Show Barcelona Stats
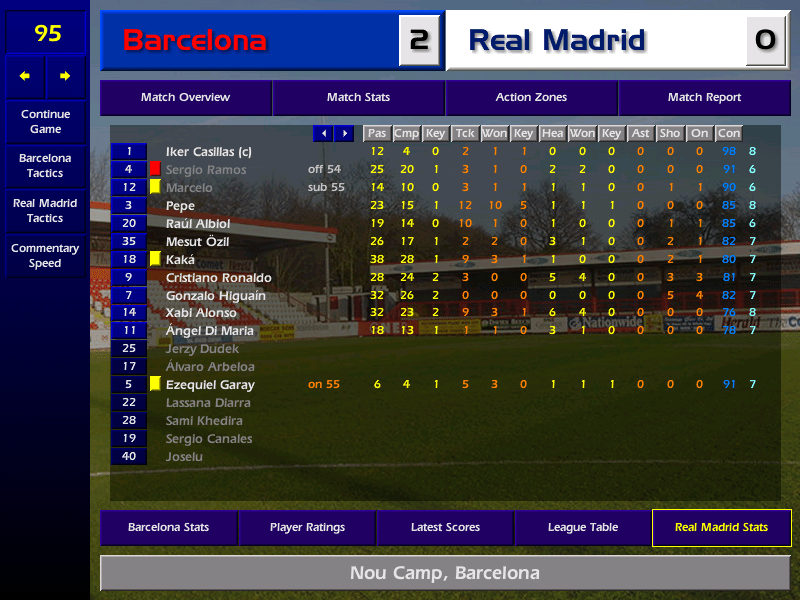This screenshot has width=800, height=600. [x=168, y=528]
